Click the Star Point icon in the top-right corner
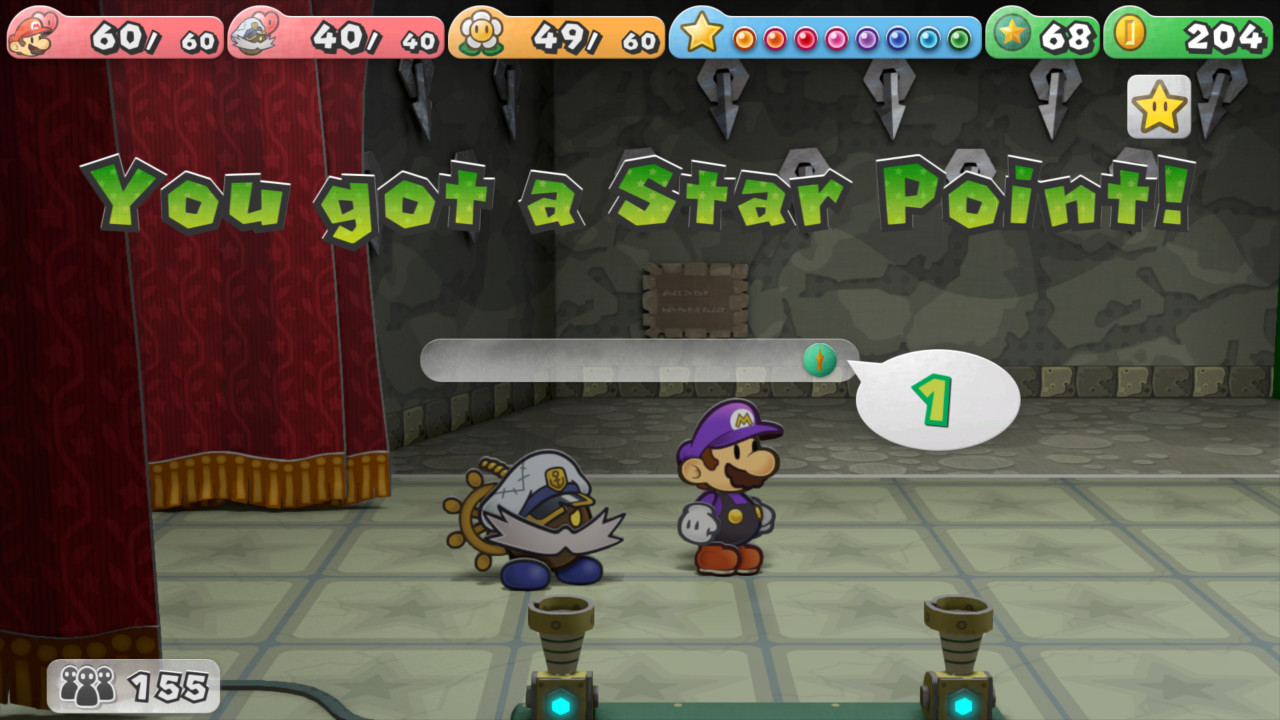Screen dimensions: 1280x720 click(x=1157, y=105)
